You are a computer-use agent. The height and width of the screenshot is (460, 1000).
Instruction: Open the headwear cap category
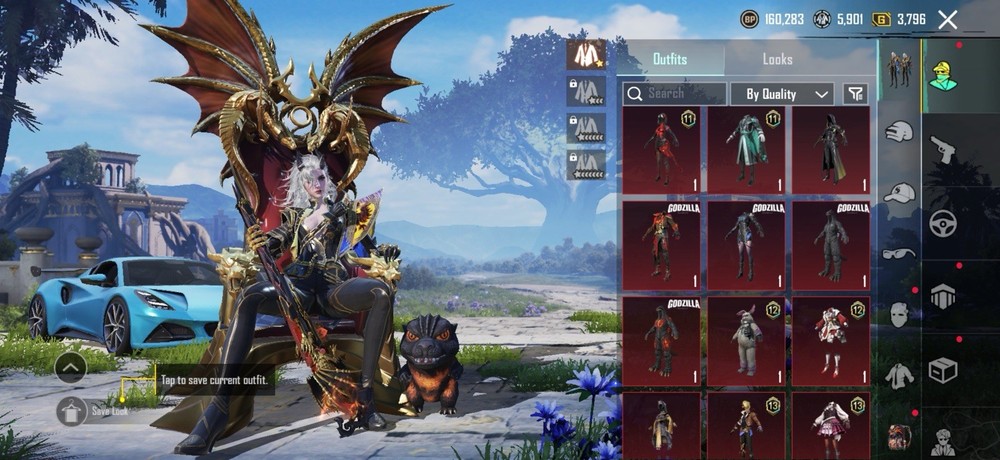[x=899, y=193]
